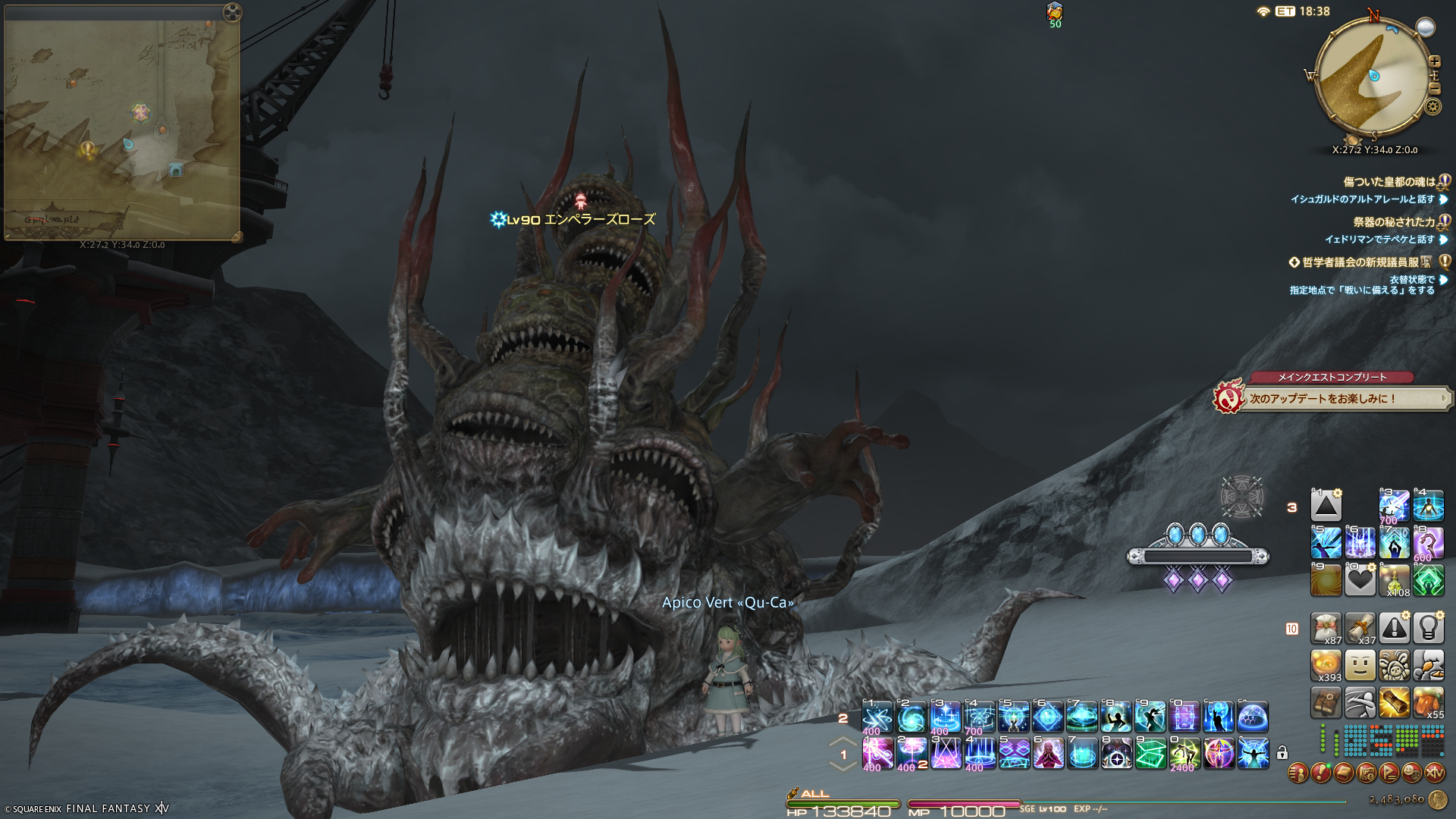This screenshot has width=1456, height=819.
Task: Open the 哲学者議会の新規議員服 quest entry
Action: click(1360, 262)
